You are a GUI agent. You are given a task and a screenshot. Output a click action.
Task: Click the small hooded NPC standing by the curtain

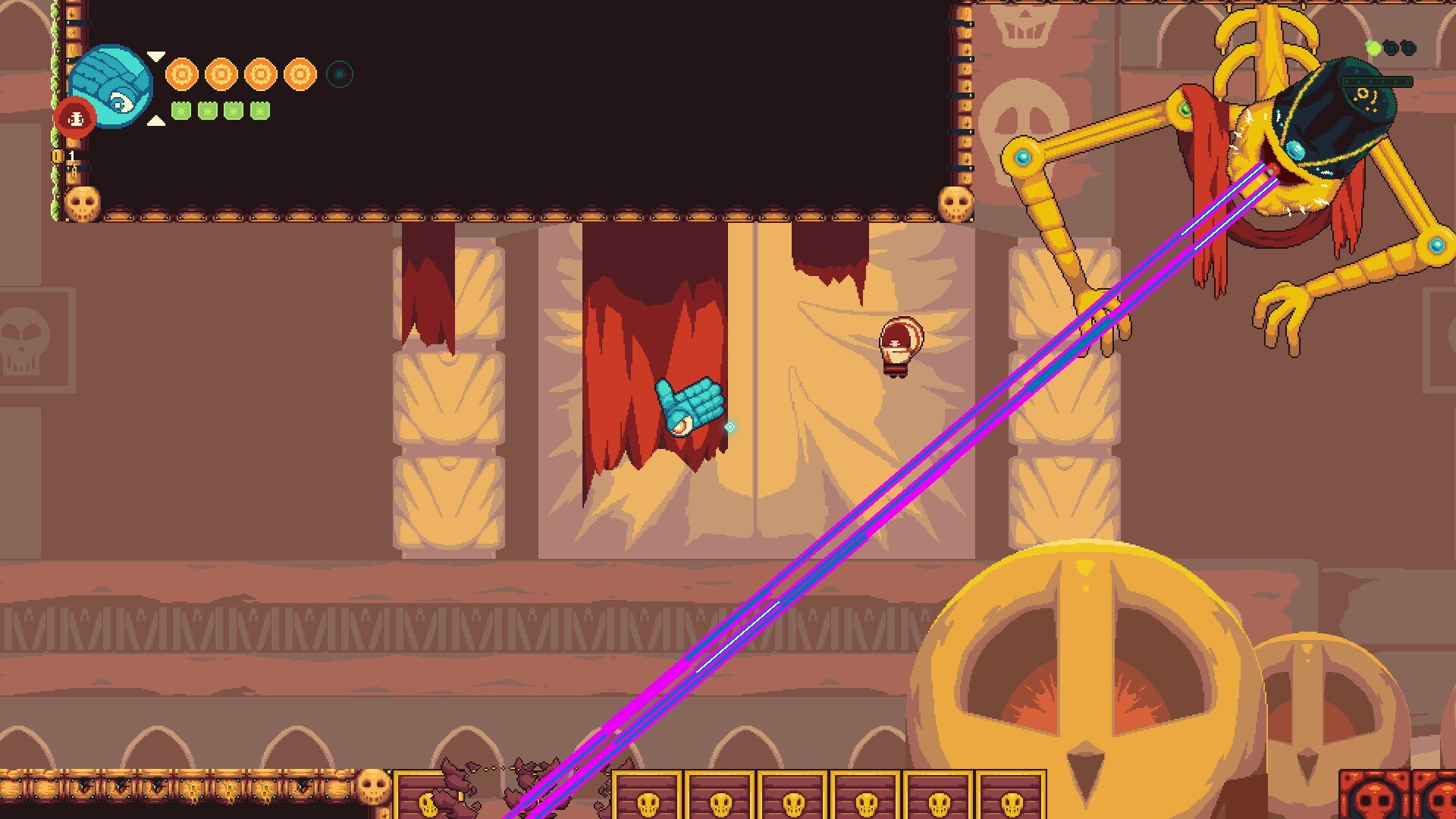pyautogui.click(x=899, y=345)
